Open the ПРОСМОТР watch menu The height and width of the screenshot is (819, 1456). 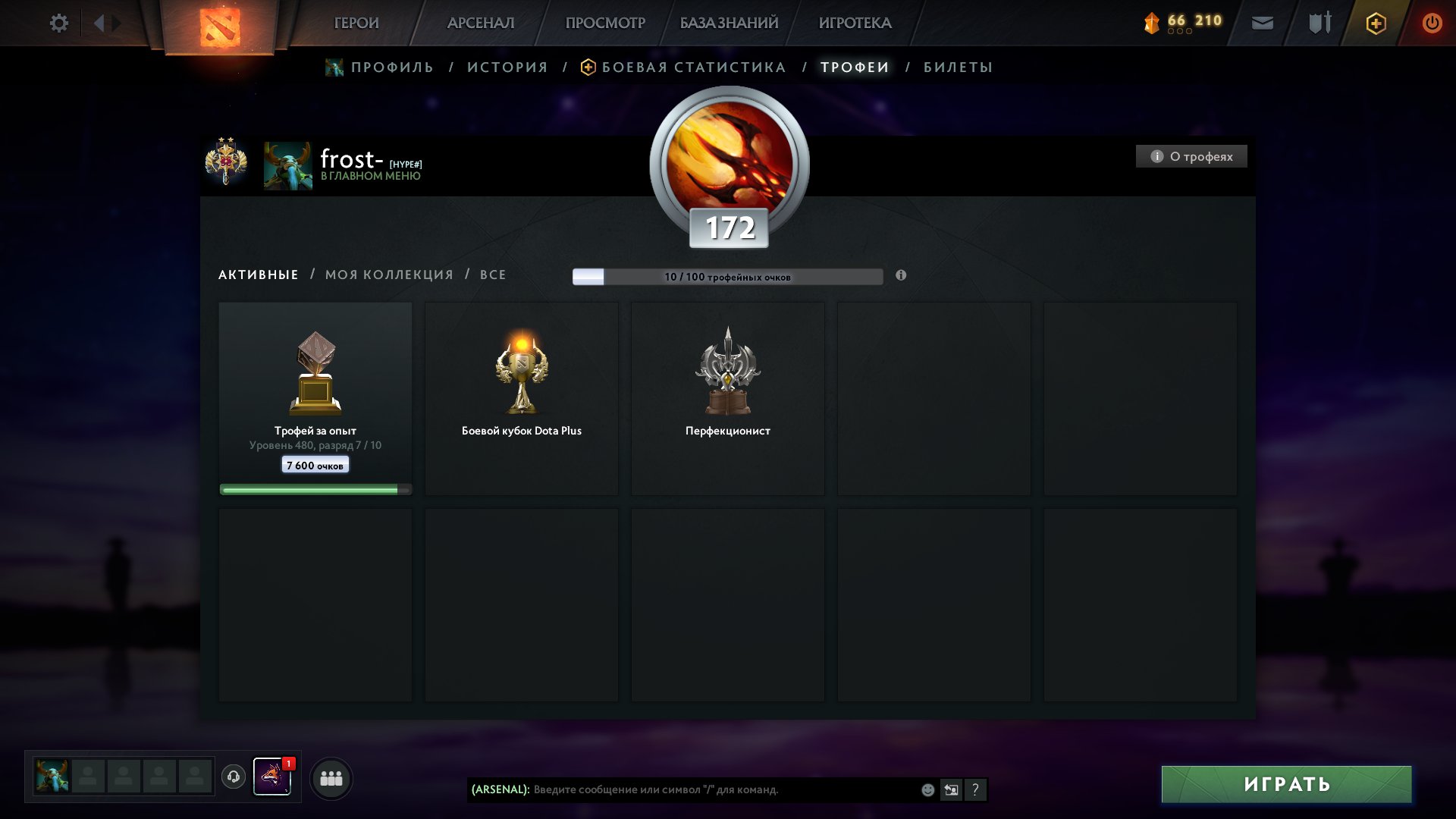coord(605,24)
